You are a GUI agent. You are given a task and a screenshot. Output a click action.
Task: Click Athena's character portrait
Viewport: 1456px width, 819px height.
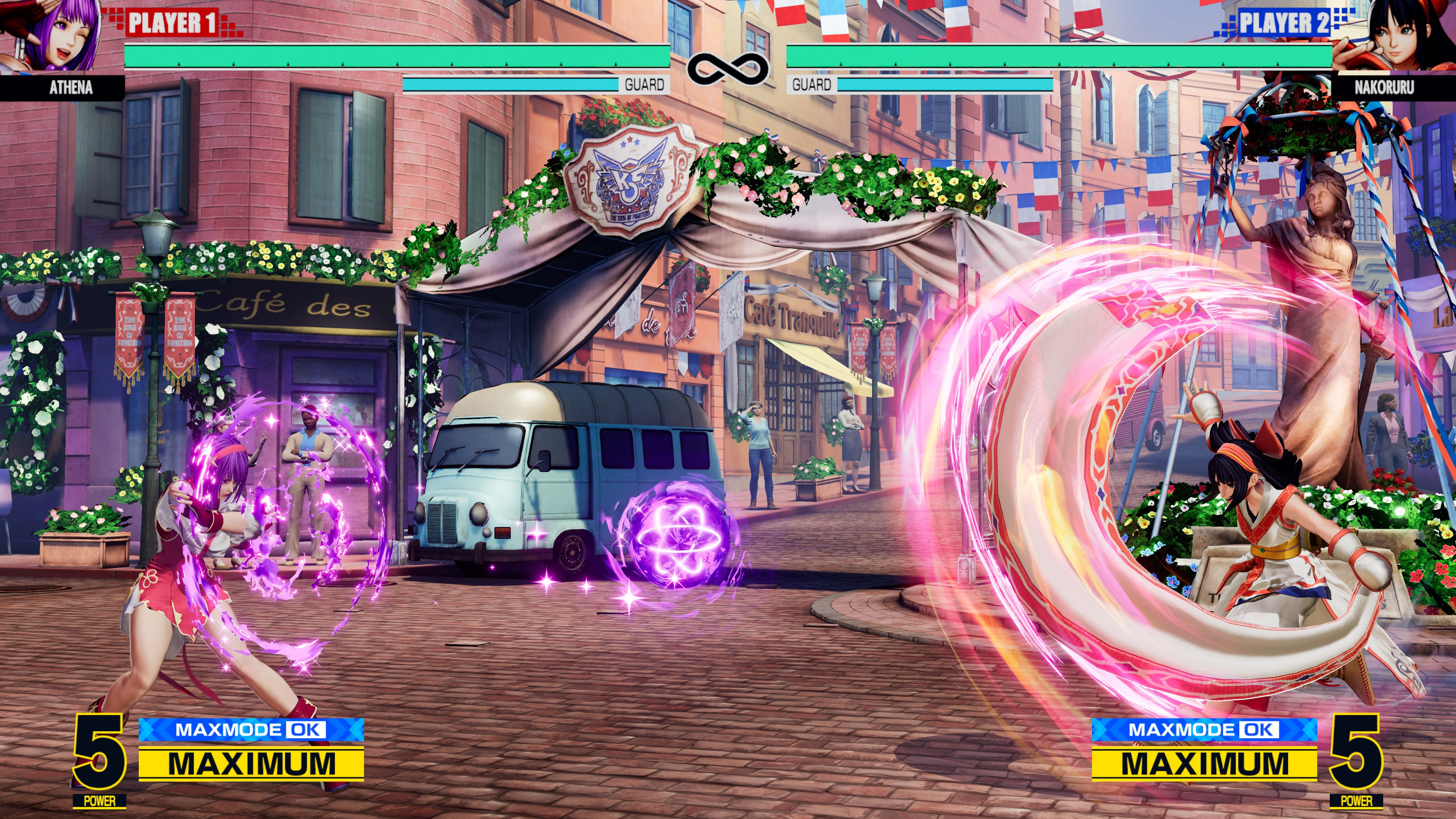(x=54, y=35)
